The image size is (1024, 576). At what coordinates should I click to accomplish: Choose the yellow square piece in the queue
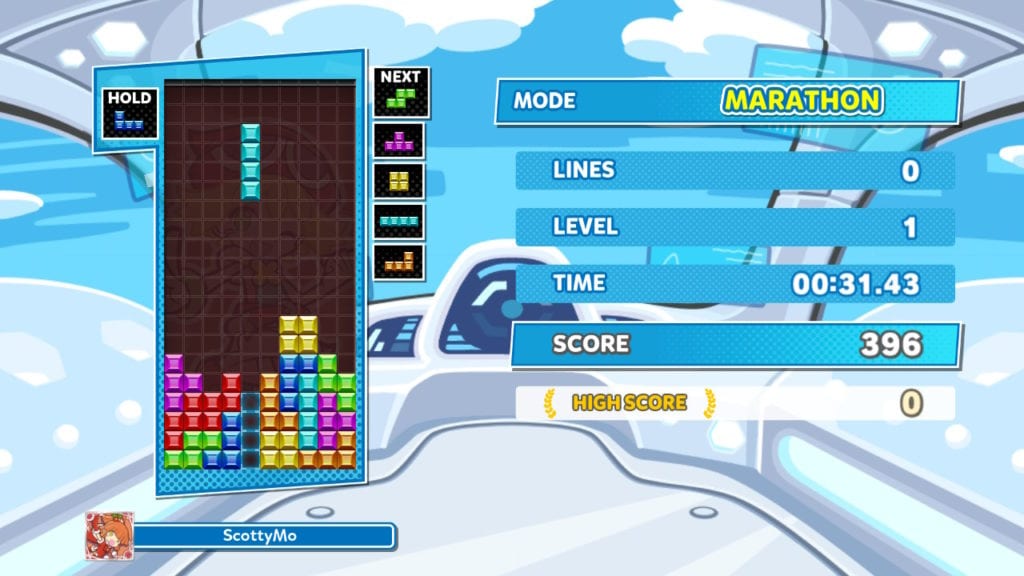pos(400,180)
